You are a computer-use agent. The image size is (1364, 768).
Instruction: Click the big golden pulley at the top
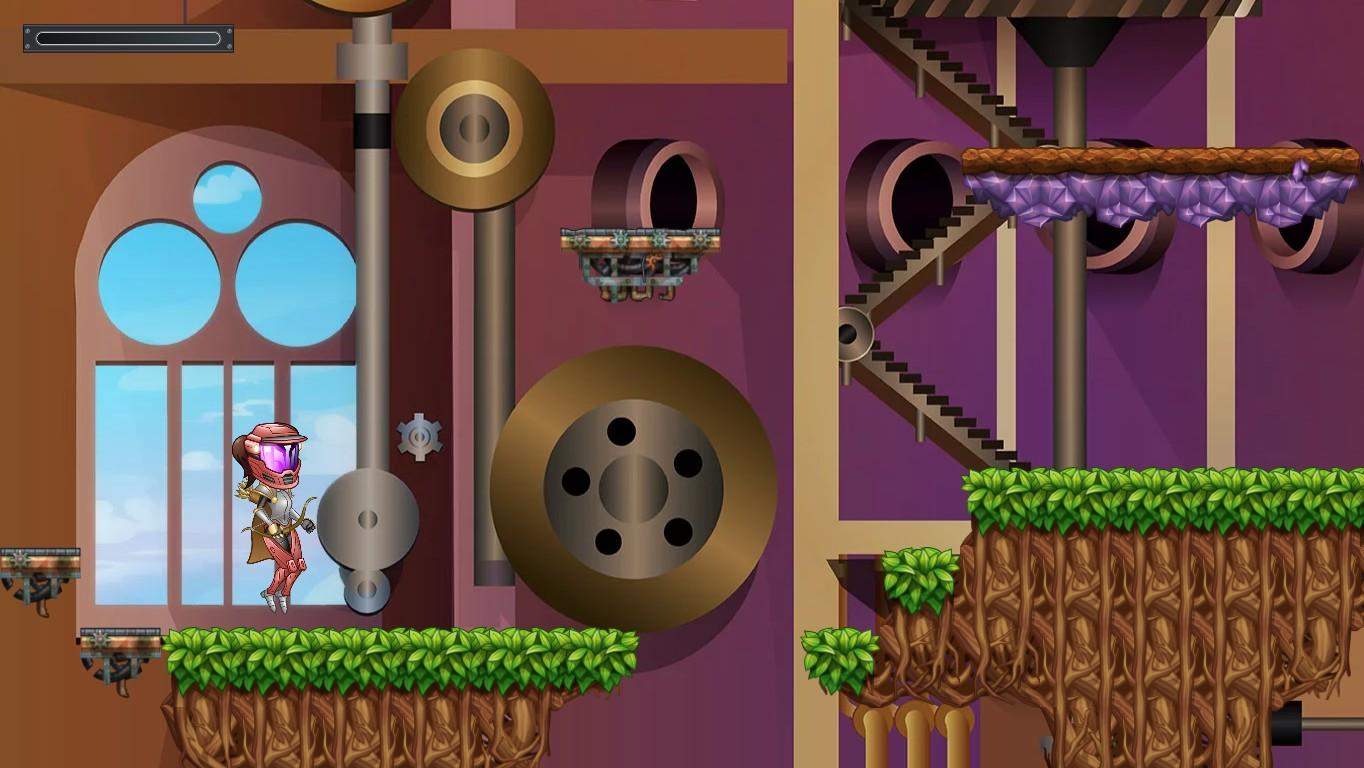pos(472,128)
